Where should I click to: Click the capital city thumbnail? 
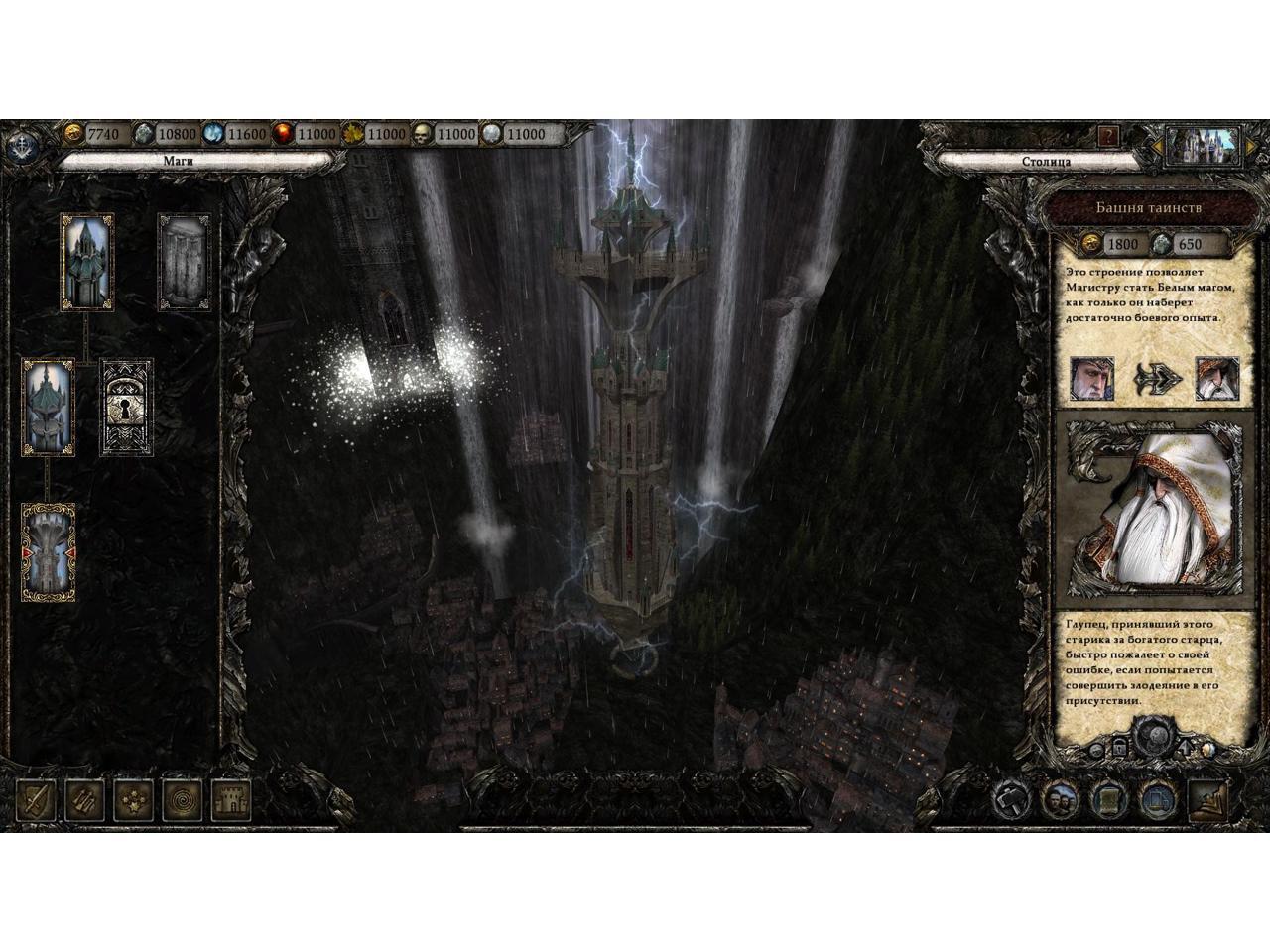pos(1202,145)
